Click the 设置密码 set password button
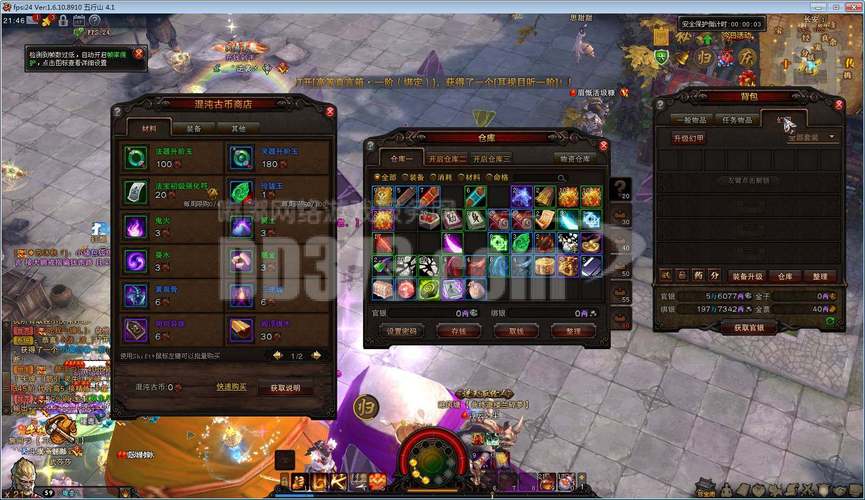Viewport: 865px width, 500px height. pyautogui.click(x=400, y=331)
